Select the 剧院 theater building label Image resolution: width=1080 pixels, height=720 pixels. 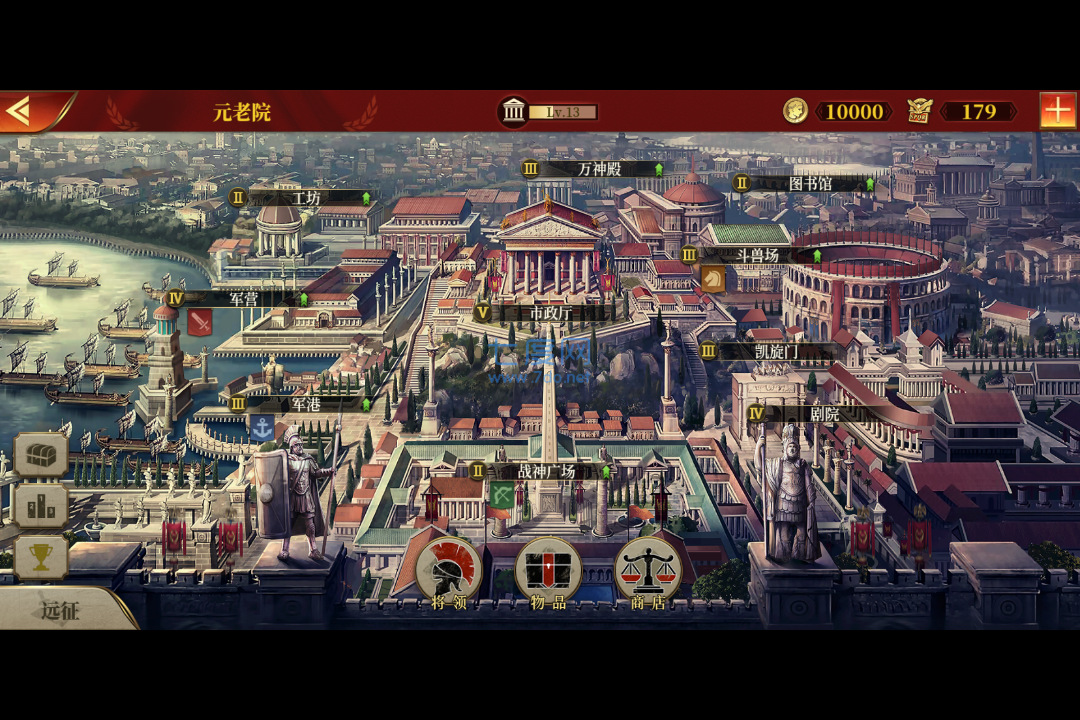coord(824,413)
